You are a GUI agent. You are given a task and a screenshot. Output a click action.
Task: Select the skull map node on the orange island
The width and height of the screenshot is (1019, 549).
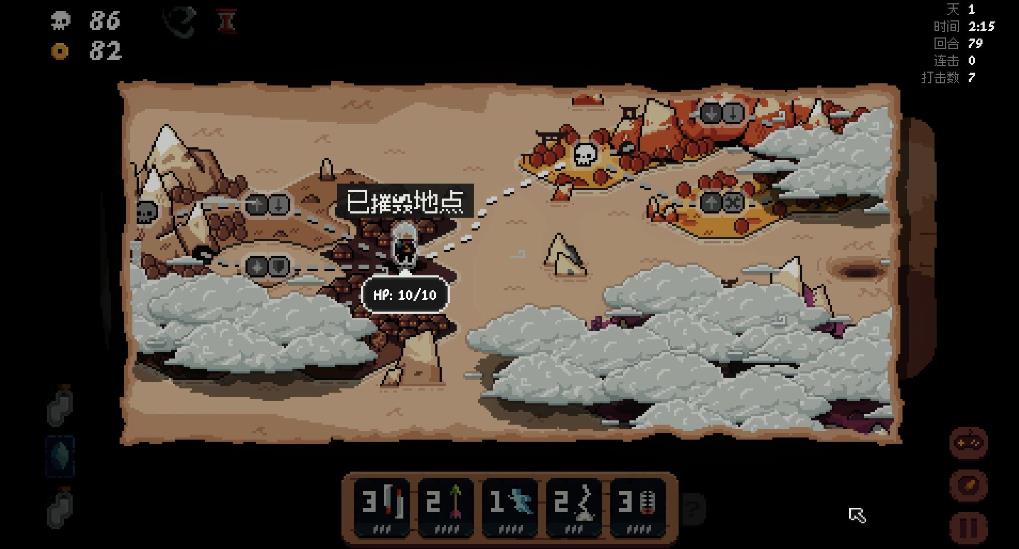coord(585,156)
